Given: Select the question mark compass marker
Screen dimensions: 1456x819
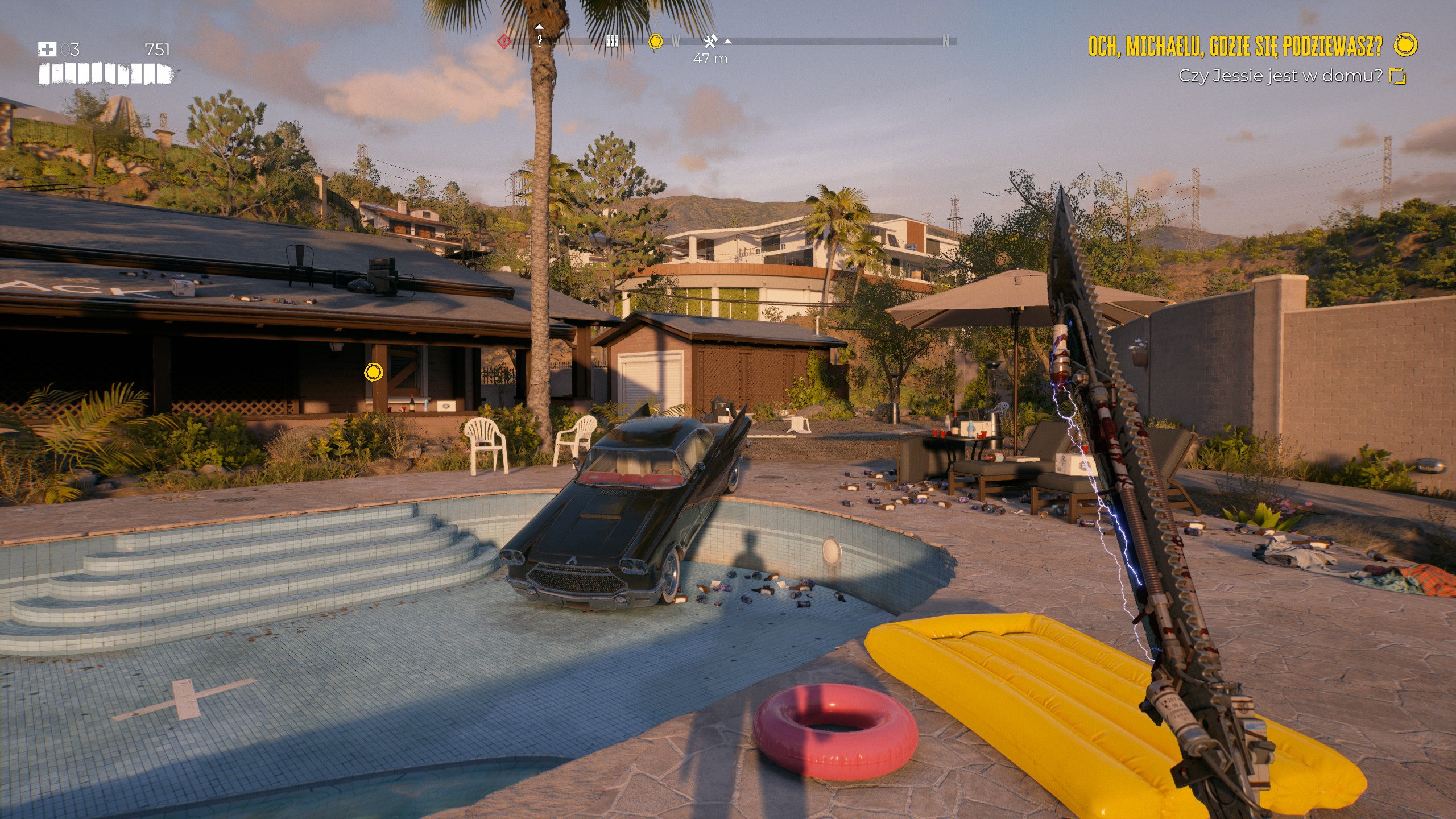Looking at the screenshot, I should [540, 40].
